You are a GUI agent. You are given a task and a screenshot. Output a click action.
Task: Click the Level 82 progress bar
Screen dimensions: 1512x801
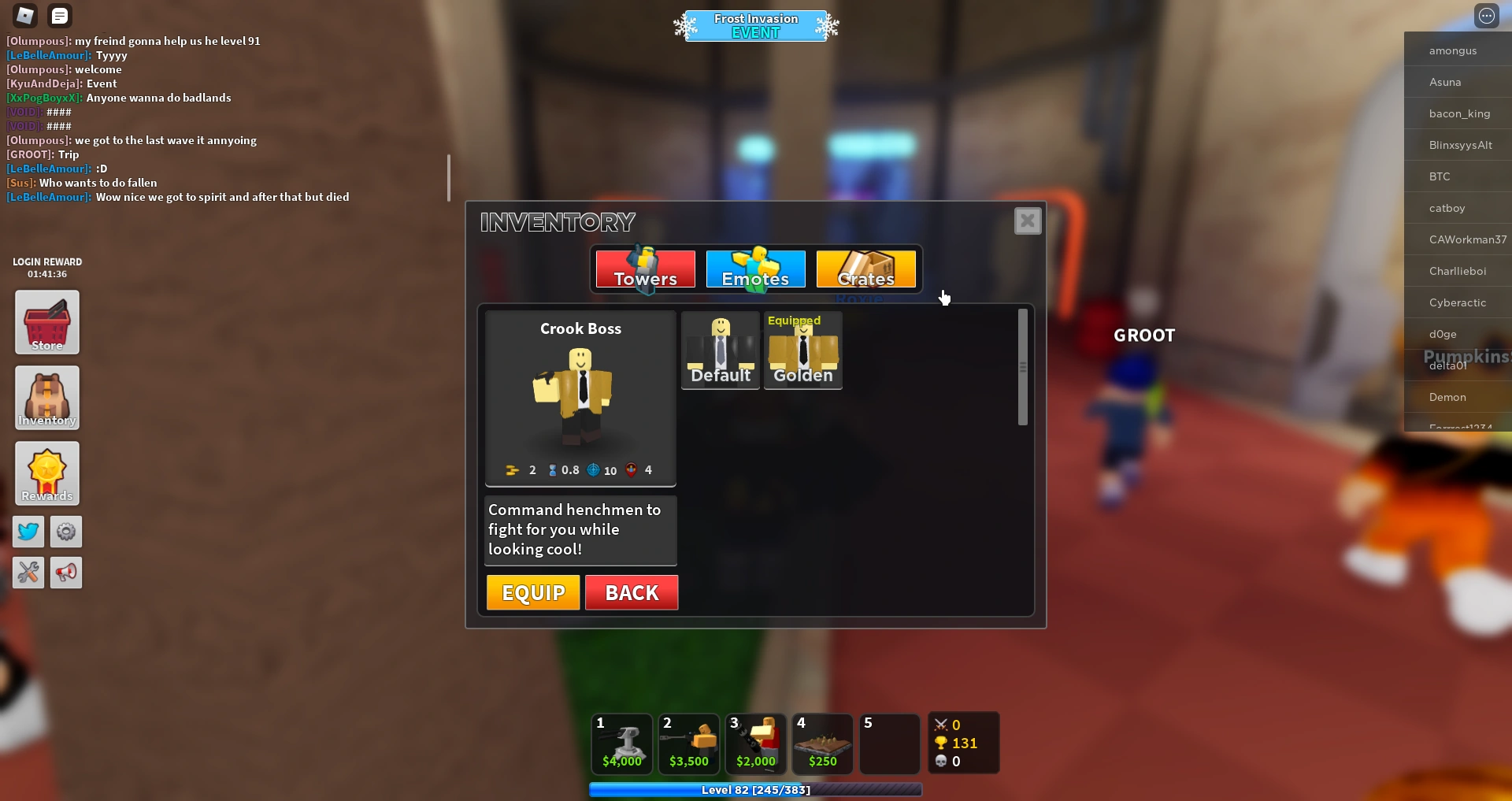click(x=754, y=790)
